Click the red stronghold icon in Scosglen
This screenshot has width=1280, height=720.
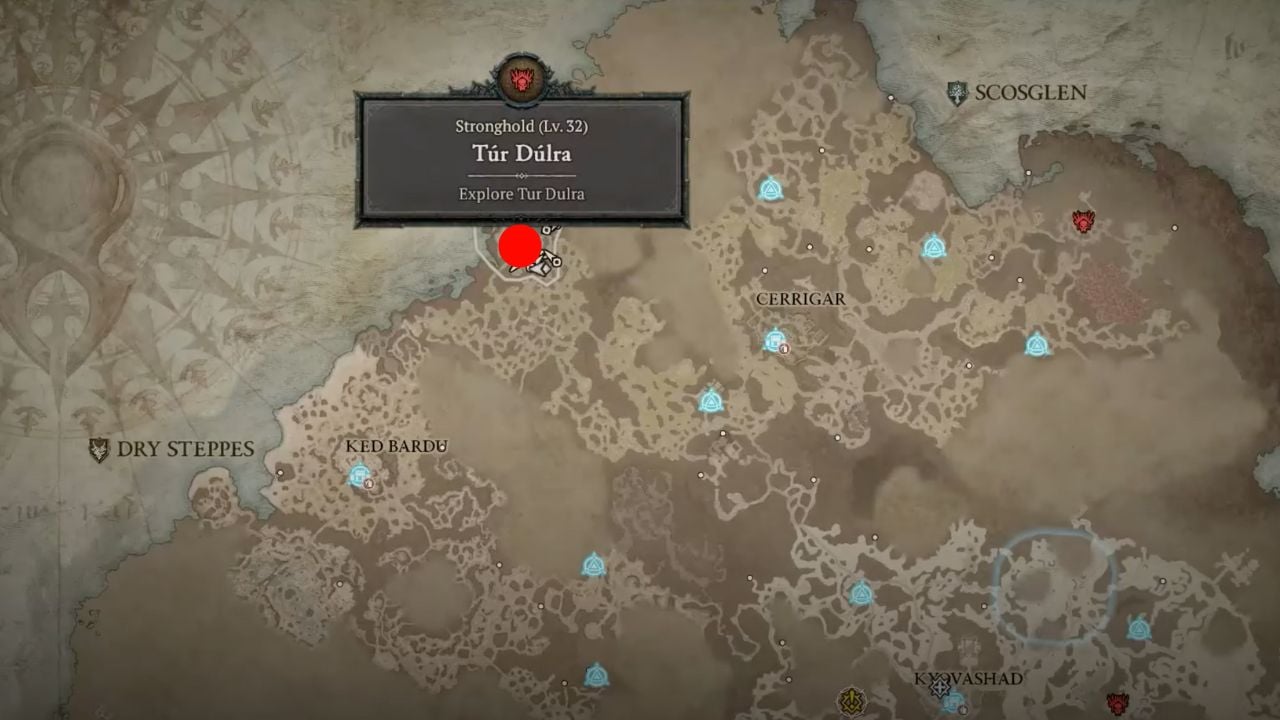1085,220
